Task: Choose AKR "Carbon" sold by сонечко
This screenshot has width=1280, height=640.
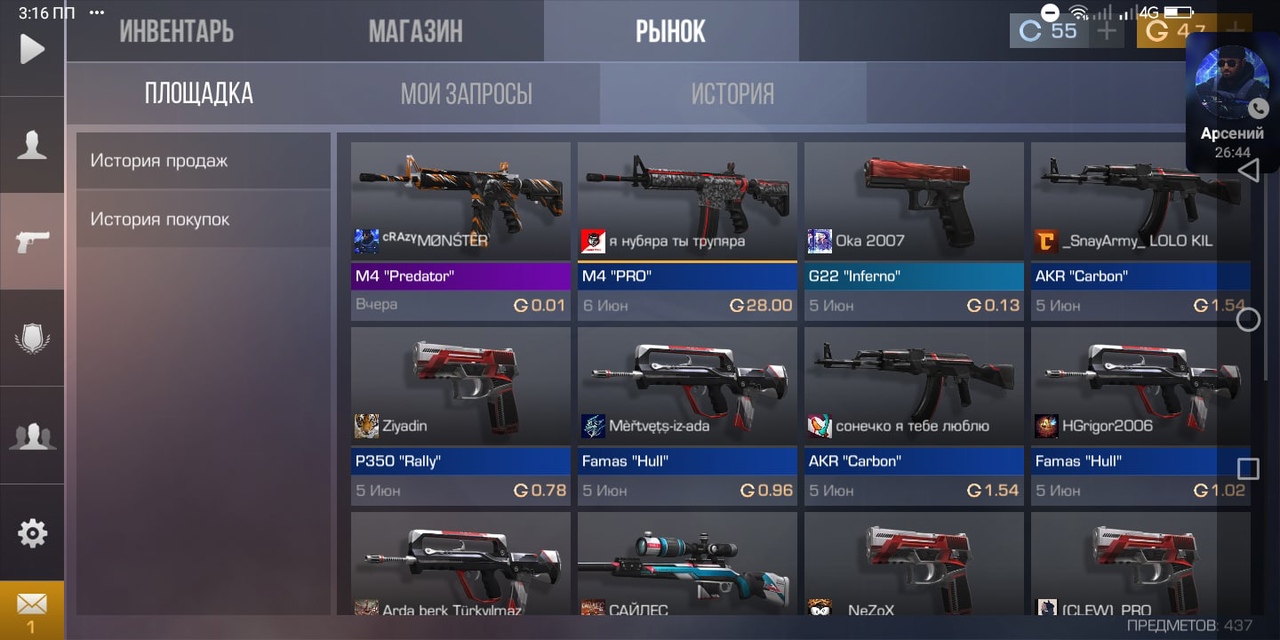Action: tap(913, 415)
